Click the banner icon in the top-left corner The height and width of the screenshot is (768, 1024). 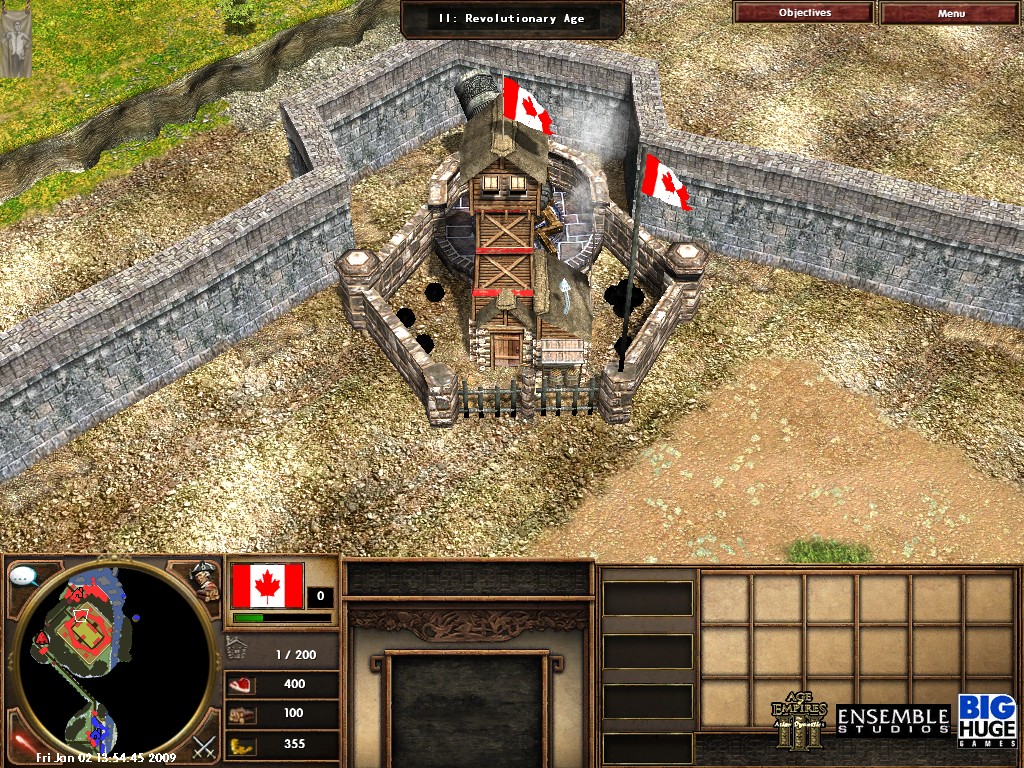tap(15, 40)
